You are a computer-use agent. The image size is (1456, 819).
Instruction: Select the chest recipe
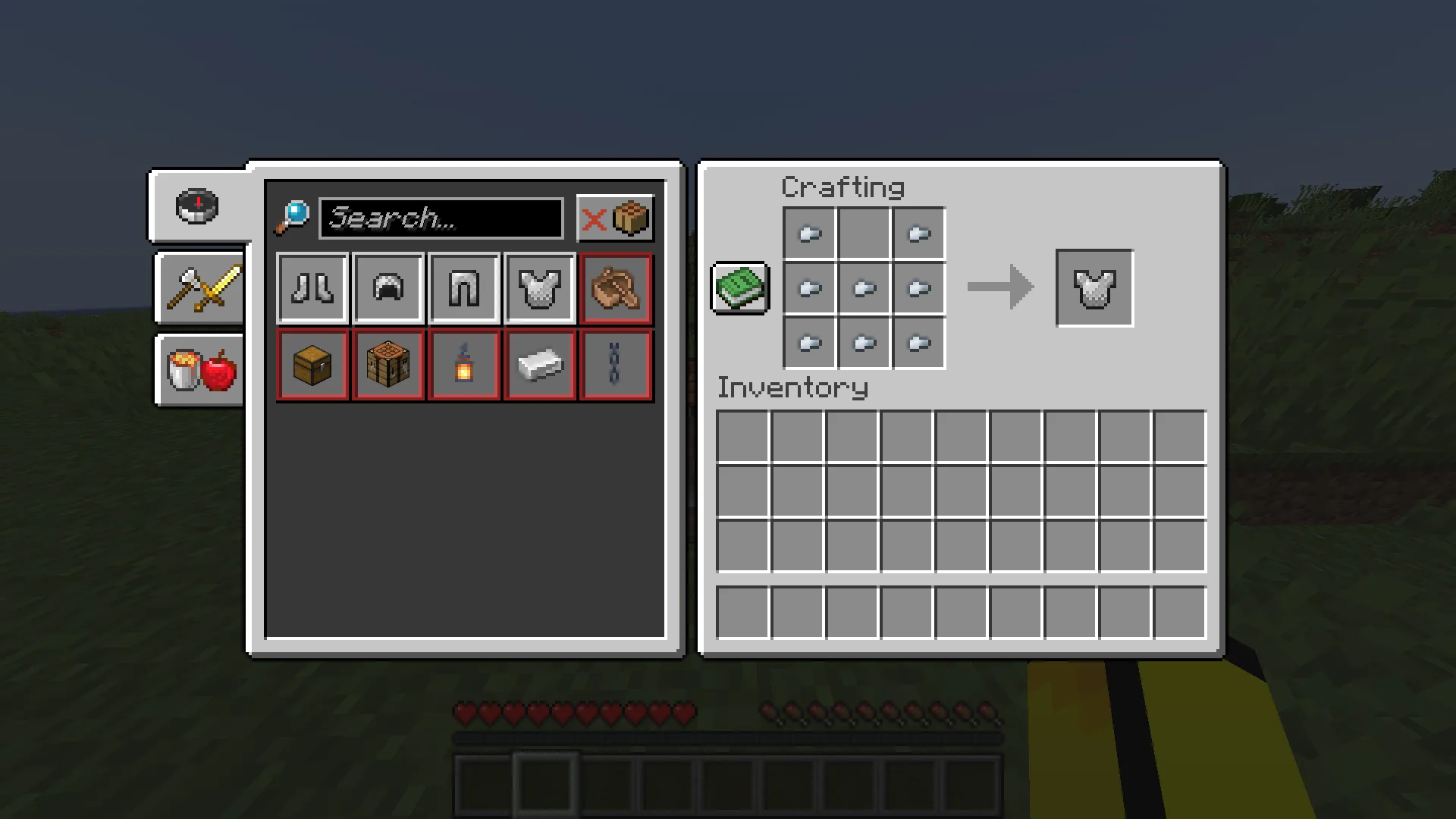point(312,365)
